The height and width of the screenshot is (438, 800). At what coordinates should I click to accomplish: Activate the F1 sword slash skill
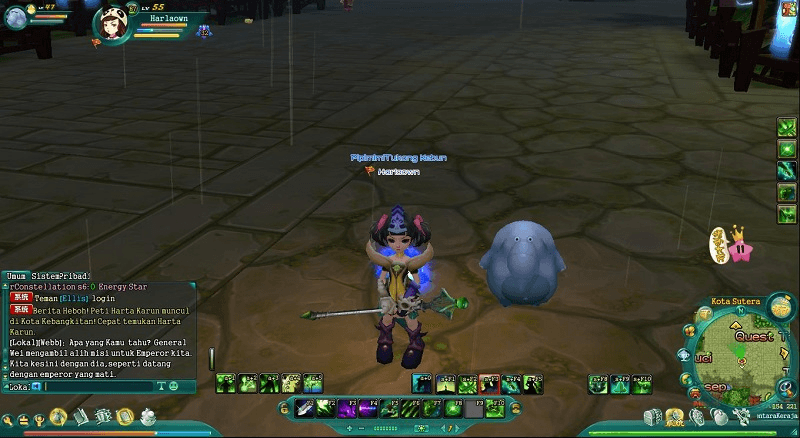[302, 407]
